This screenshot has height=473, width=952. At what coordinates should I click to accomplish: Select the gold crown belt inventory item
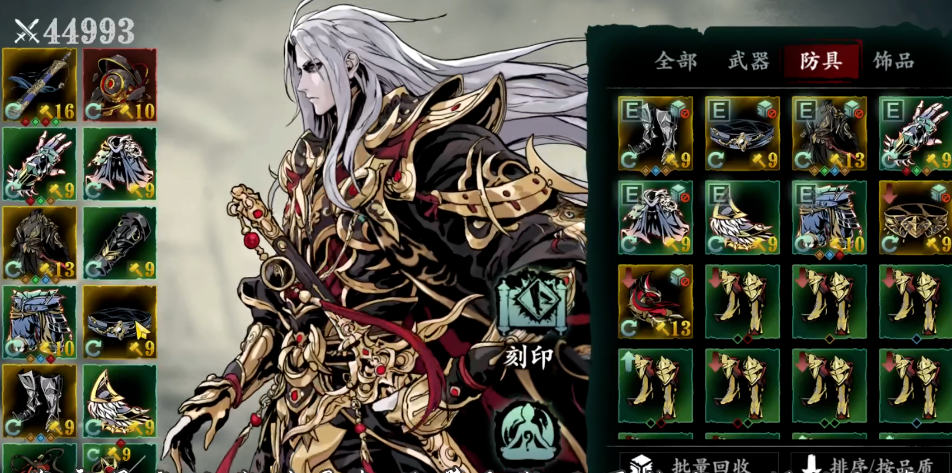pos(915,217)
